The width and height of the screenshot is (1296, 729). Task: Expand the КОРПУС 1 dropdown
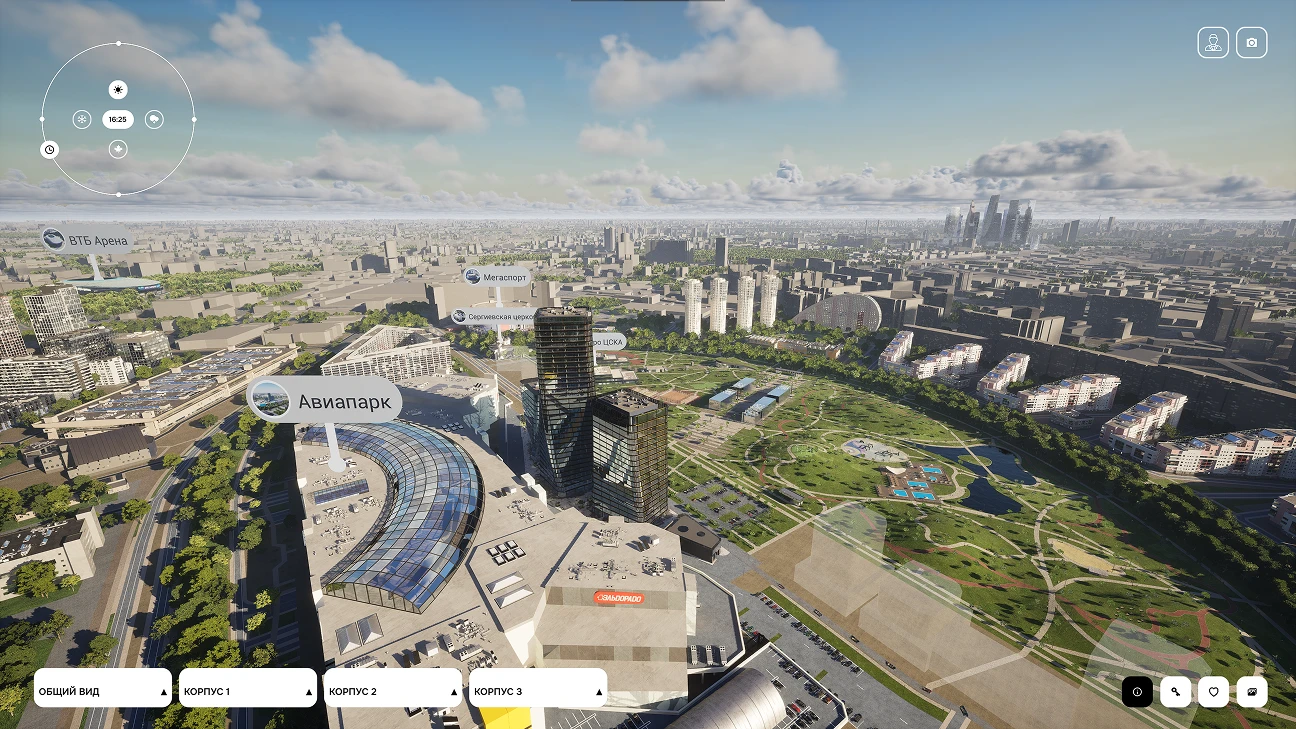[x=247, y=688]
